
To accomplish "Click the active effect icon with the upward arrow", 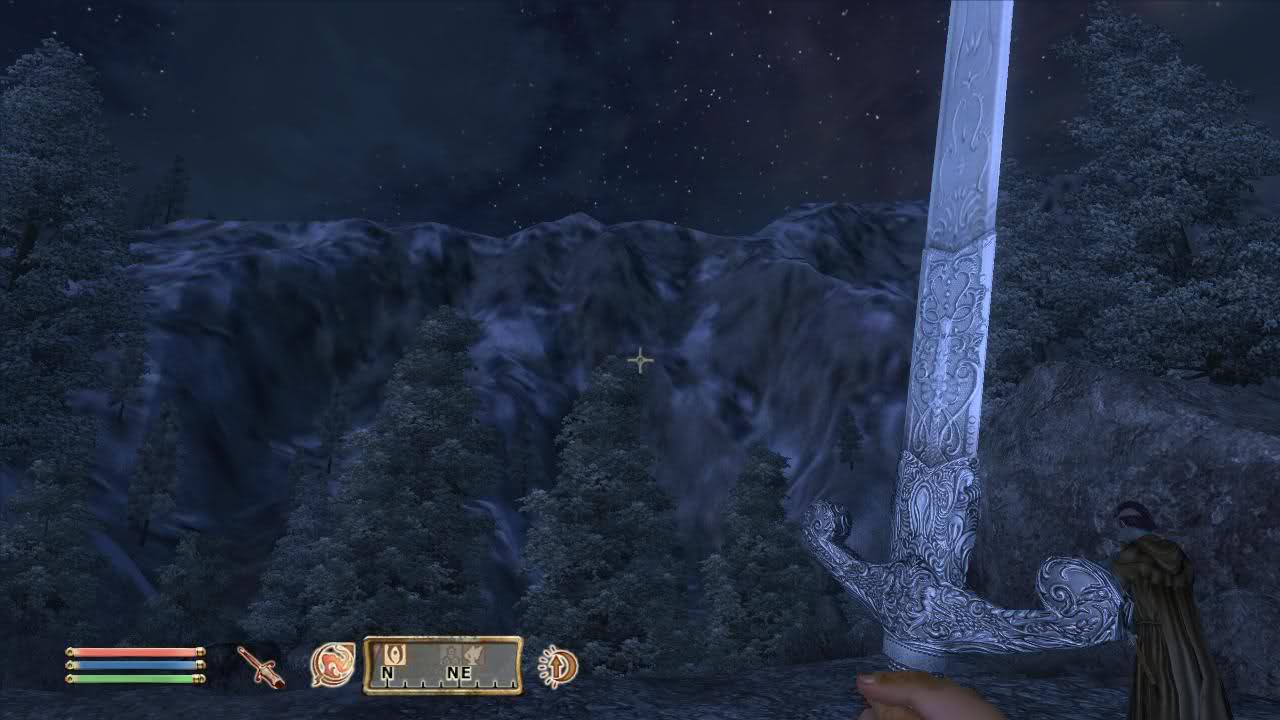I will click(x=557, y=666).
